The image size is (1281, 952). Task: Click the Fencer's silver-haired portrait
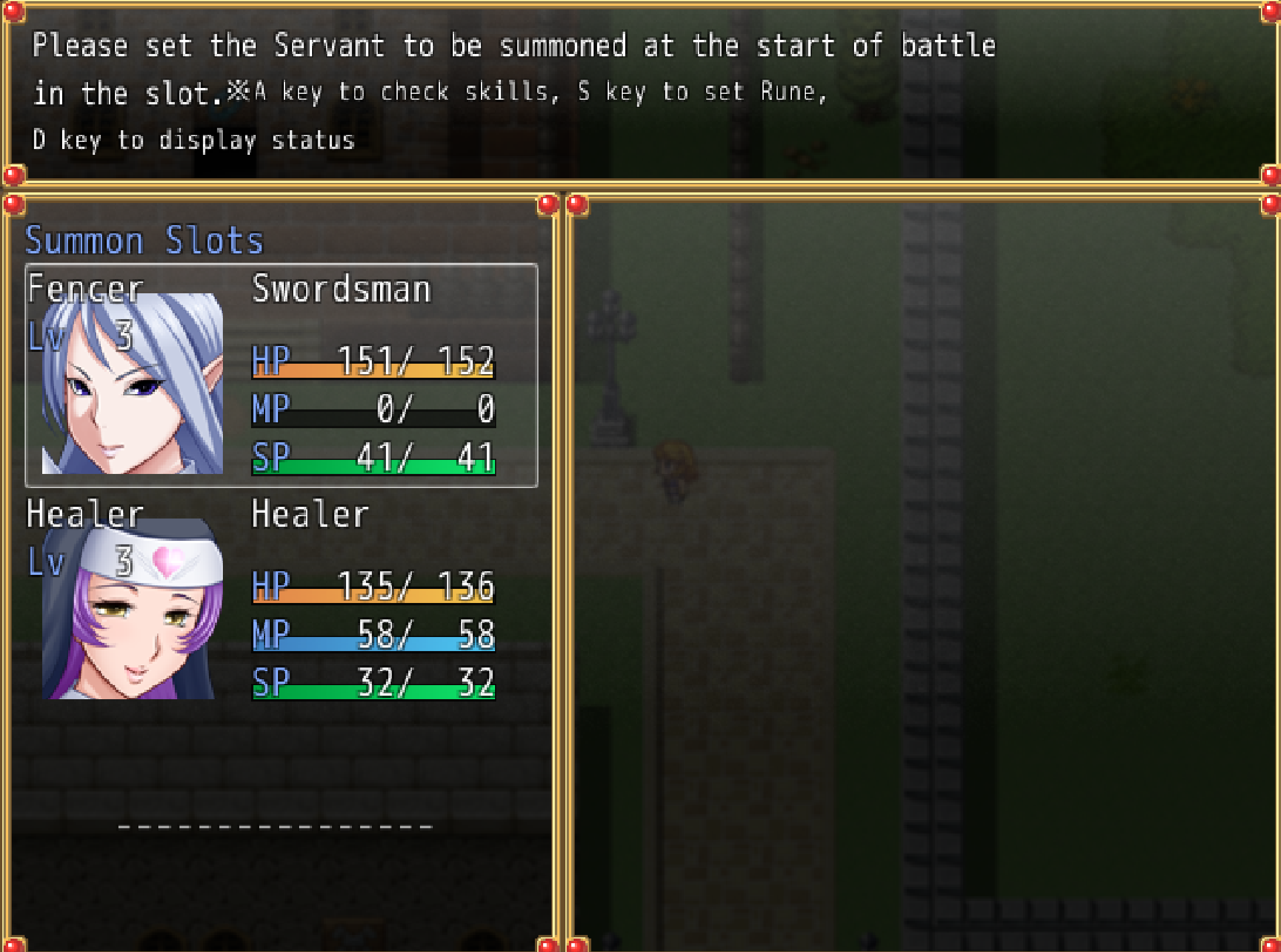132,384
